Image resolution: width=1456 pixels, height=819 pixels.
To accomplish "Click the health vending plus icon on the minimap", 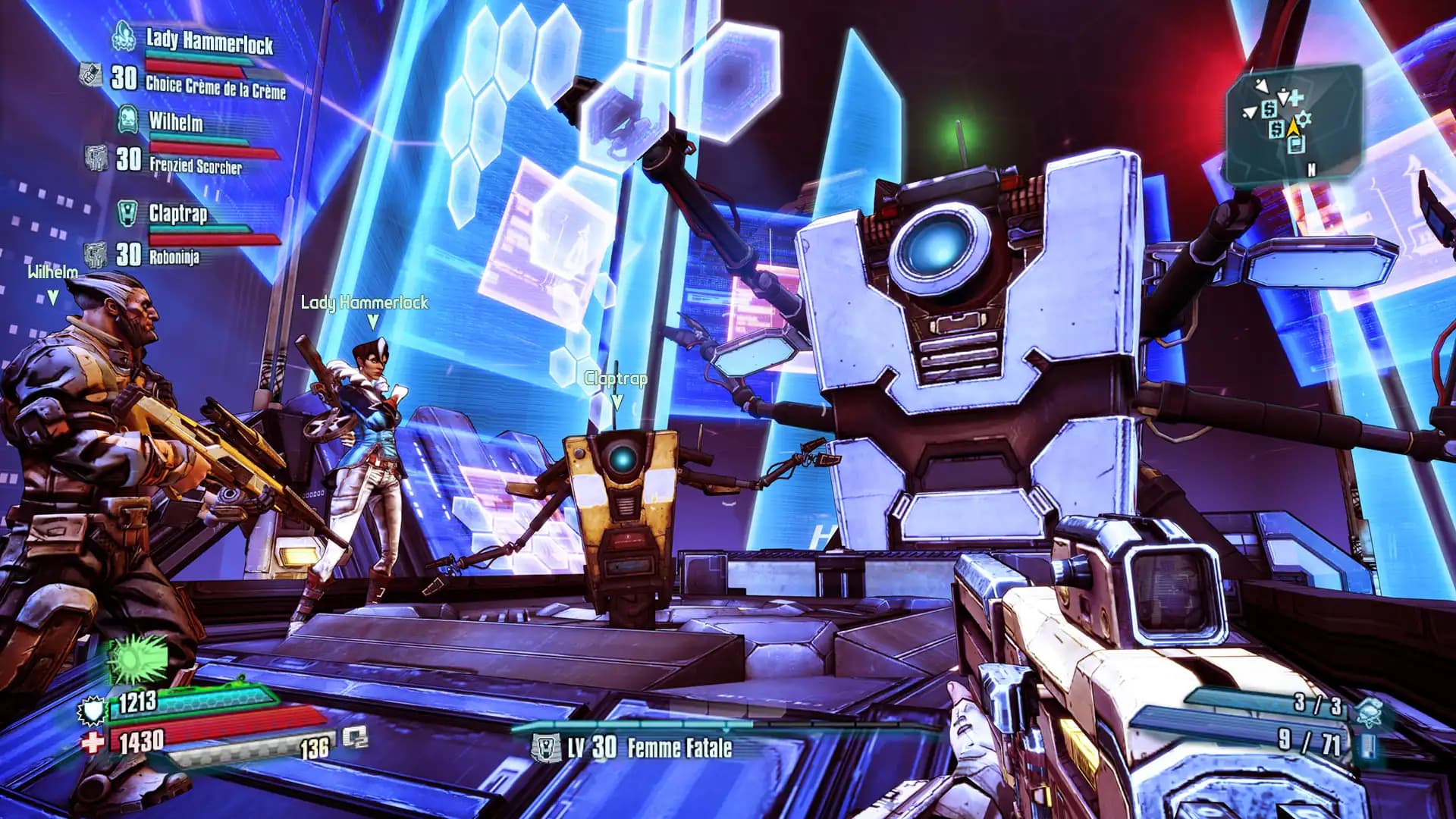I will click(x=1296, y=99).
